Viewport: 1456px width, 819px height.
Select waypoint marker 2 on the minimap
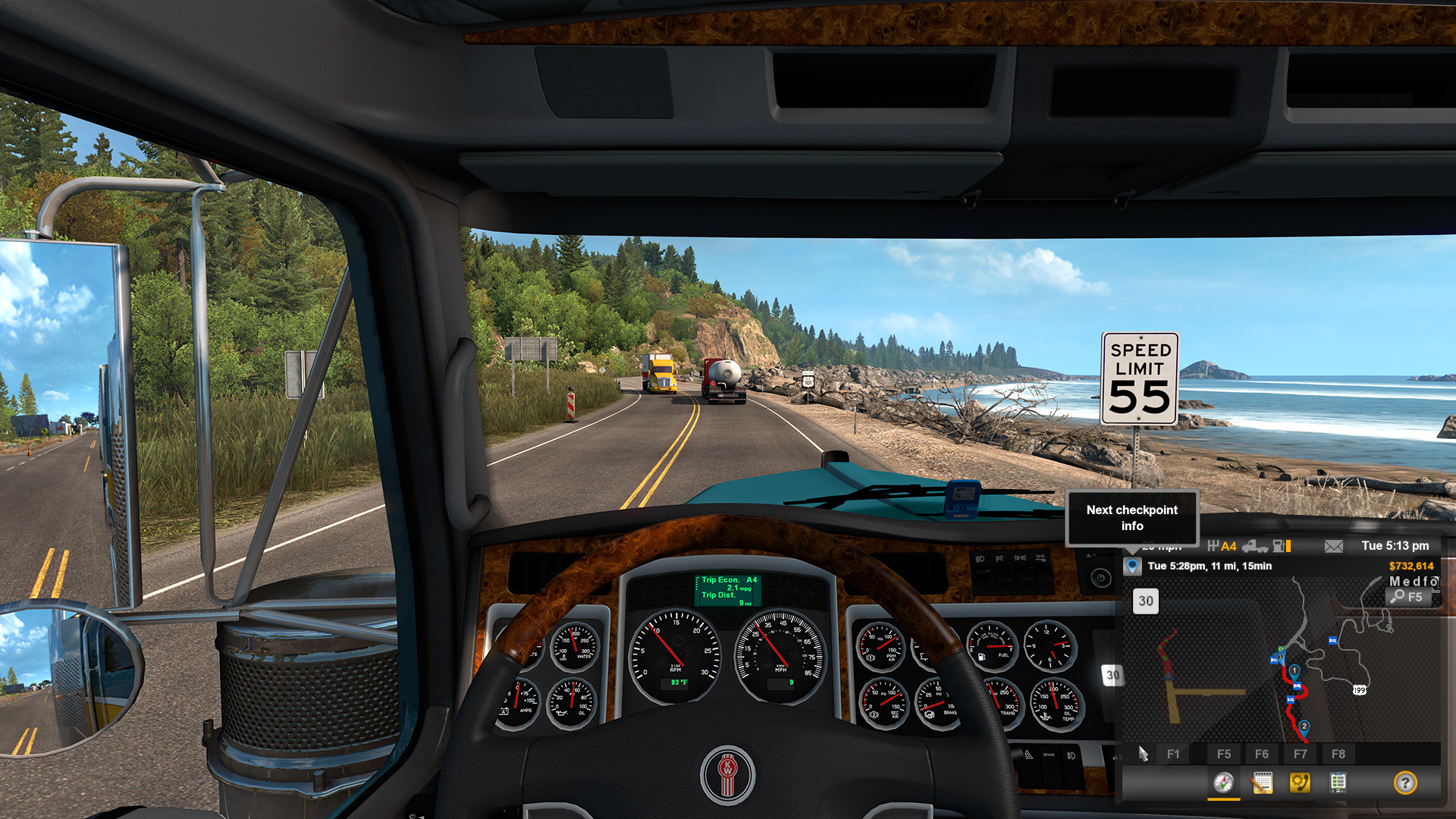1304,726
